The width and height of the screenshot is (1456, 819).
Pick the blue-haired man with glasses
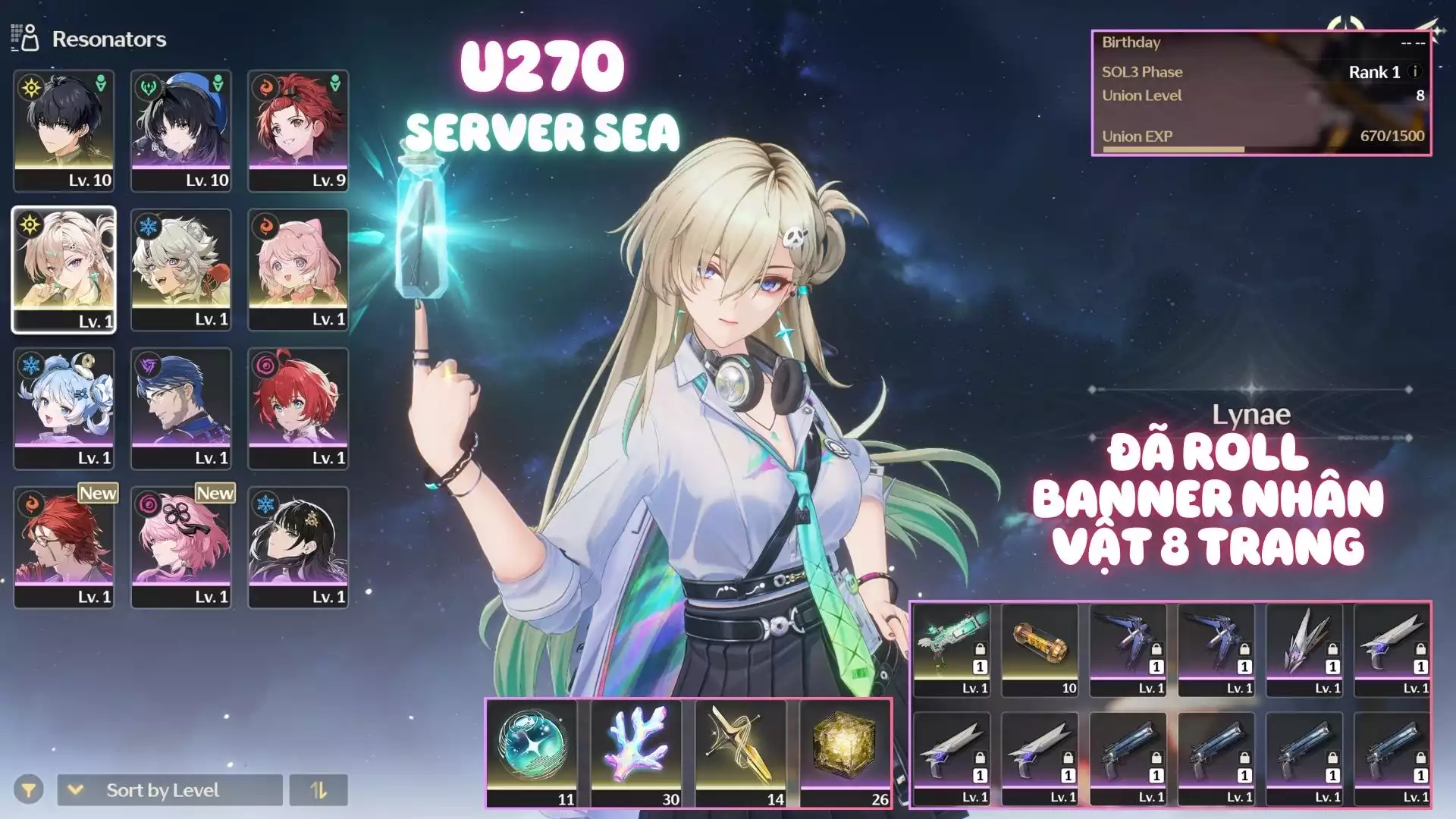(x=180, y=408)
